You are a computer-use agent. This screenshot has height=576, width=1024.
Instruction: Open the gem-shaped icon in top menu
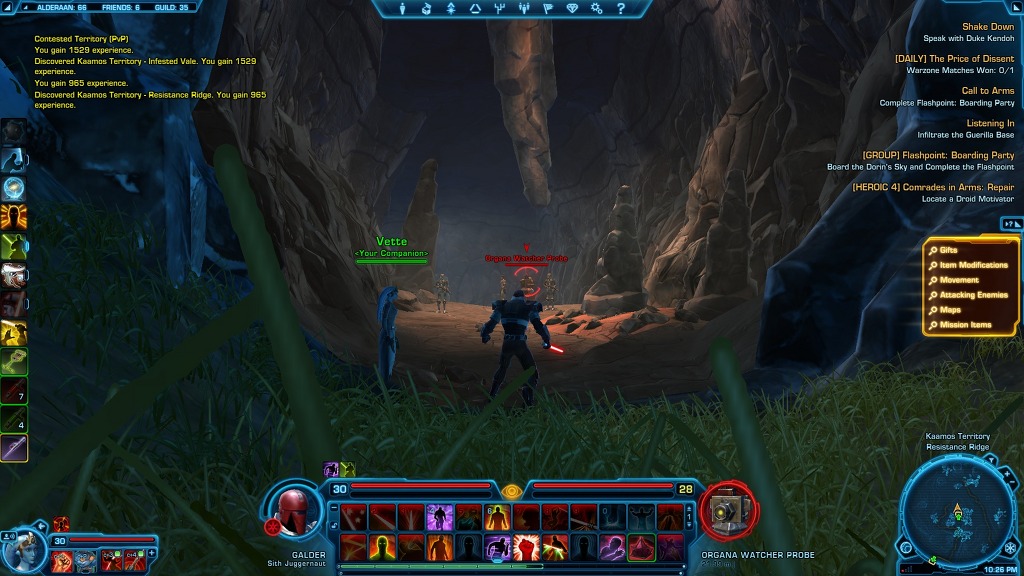coord(572,9)
